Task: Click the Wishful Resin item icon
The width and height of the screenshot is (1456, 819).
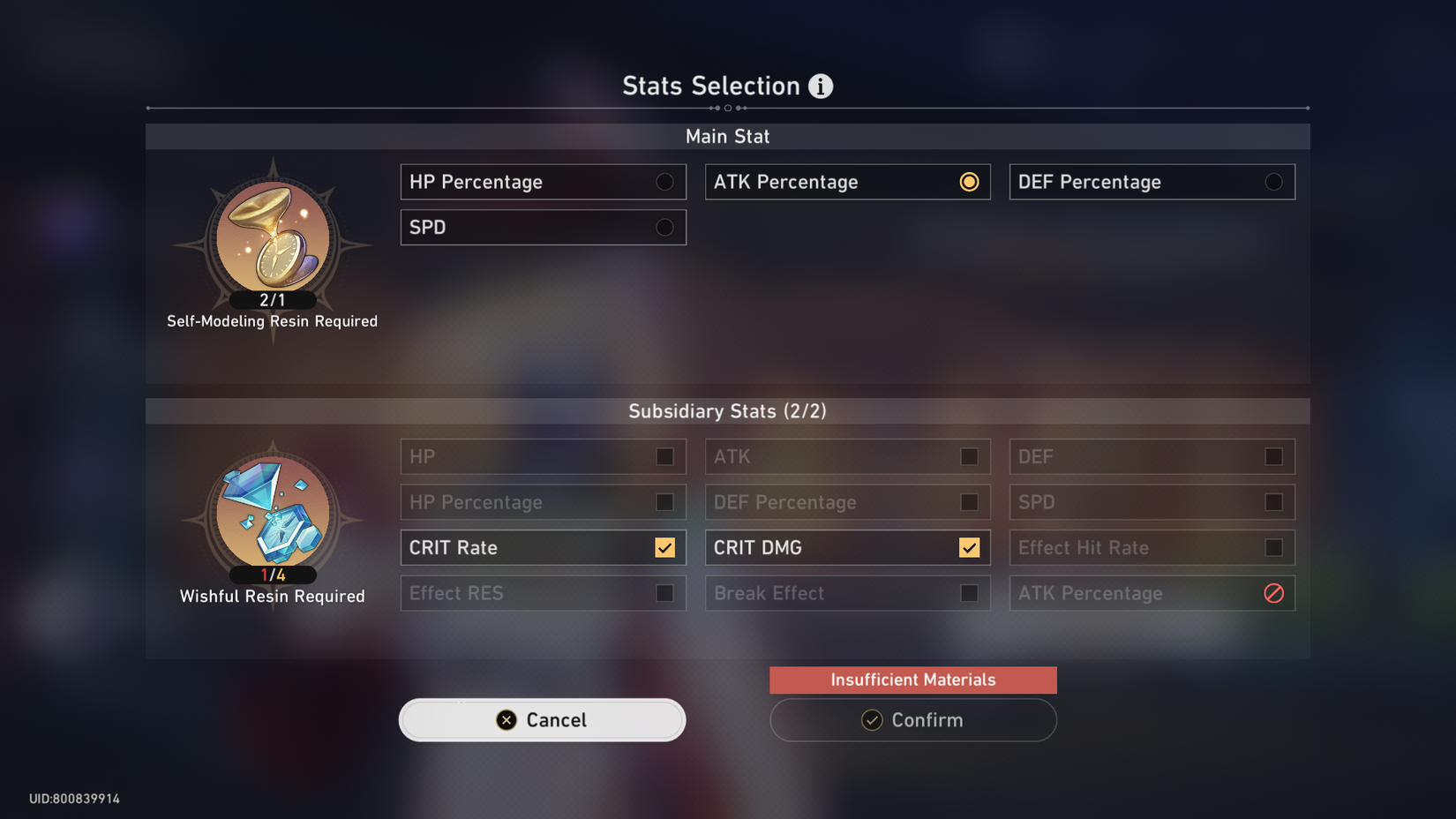Action: coord(271,514)
